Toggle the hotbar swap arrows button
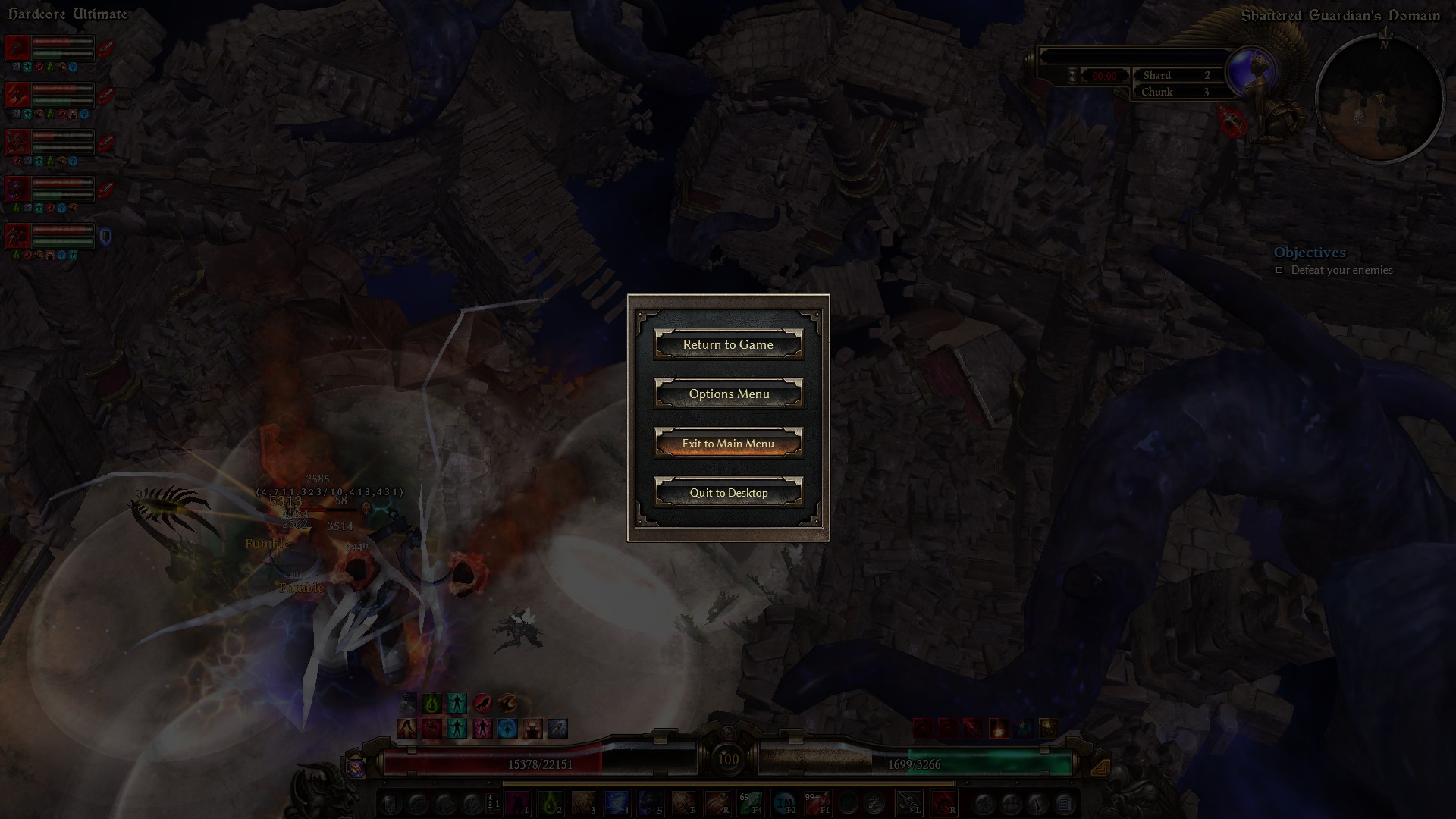The image size is (1456, 819). 491,802
